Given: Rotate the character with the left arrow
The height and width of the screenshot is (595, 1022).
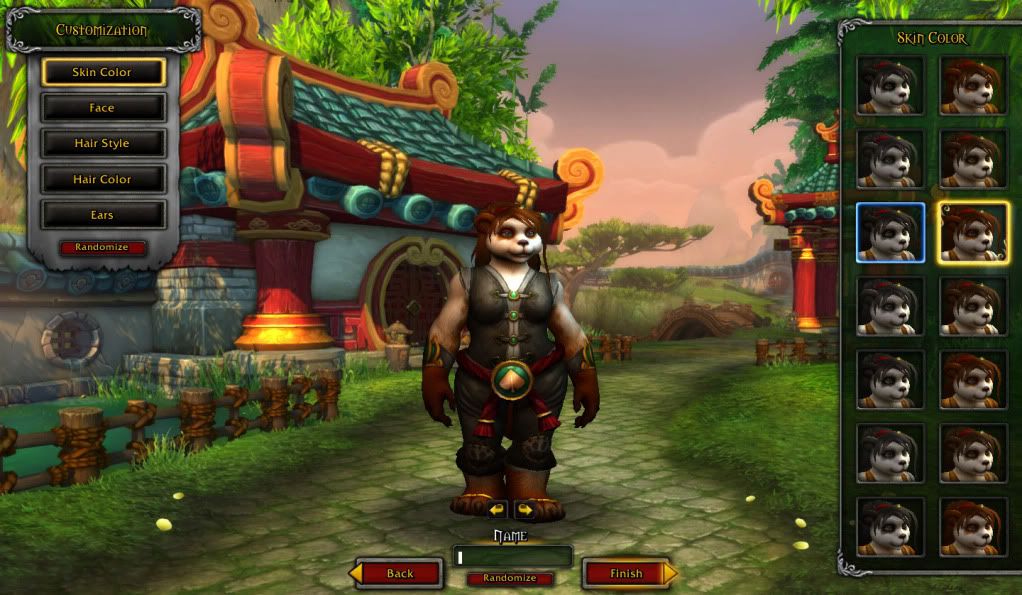Looking at the screenshot, I should 498,509.
